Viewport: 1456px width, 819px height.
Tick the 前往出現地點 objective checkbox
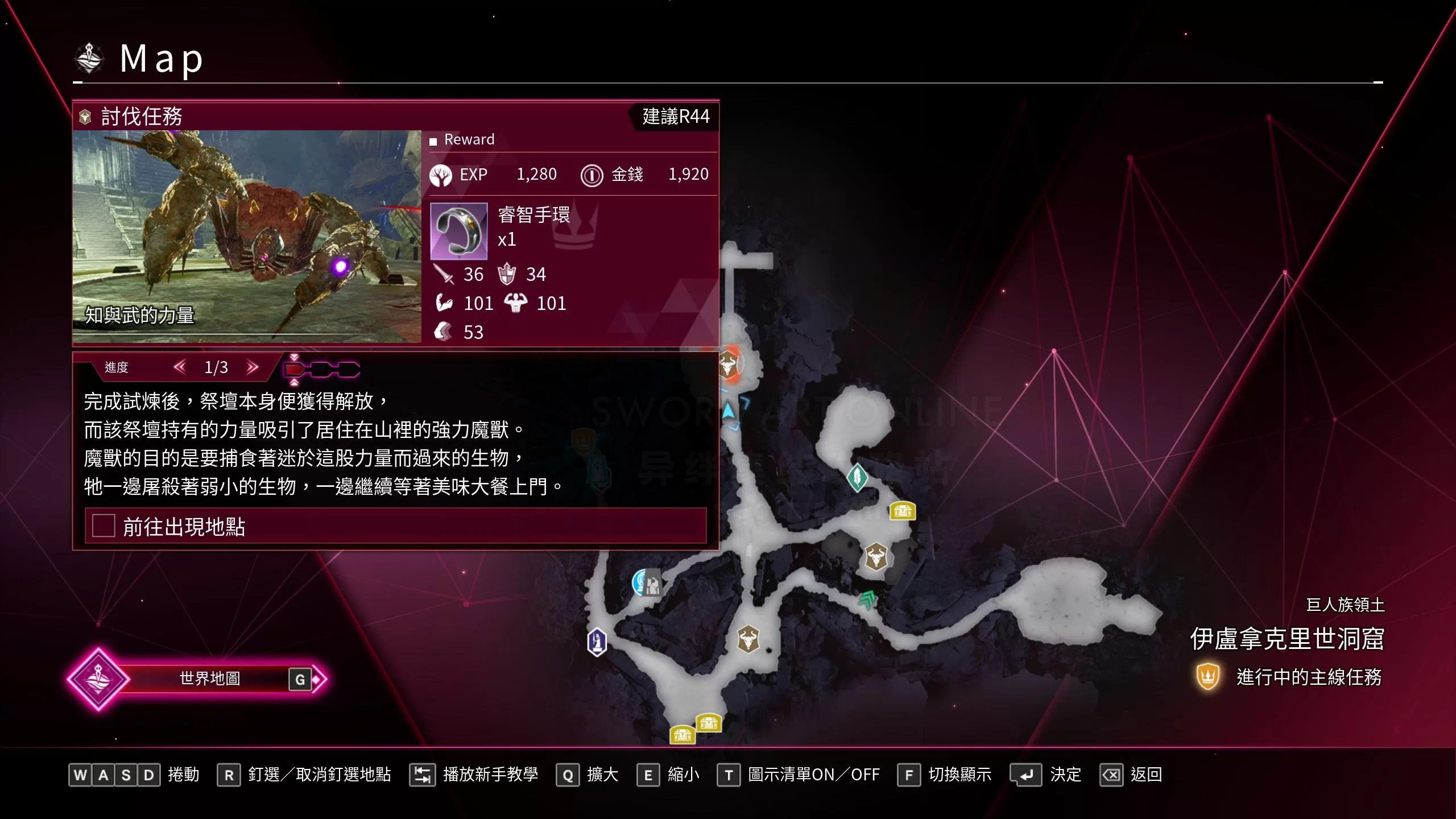click(x=104, y=526)
